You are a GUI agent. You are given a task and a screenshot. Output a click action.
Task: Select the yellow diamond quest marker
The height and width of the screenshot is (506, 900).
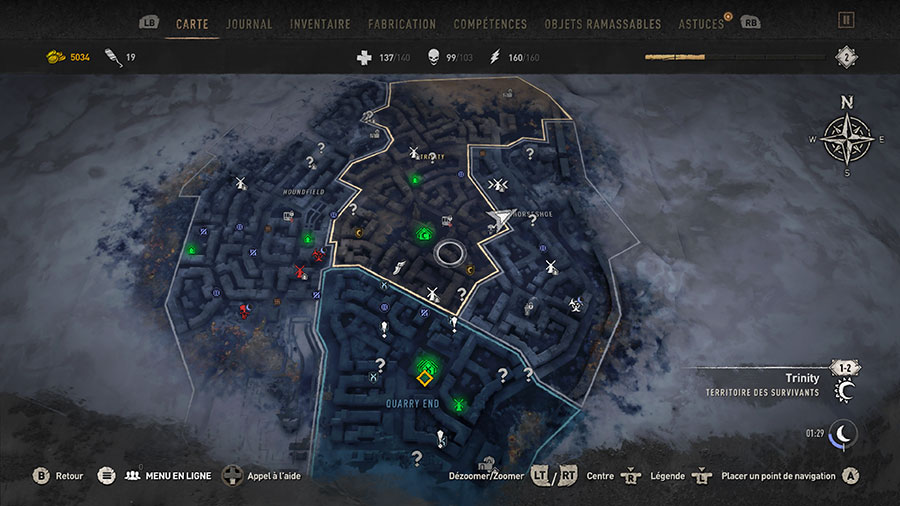pos(425,378)
